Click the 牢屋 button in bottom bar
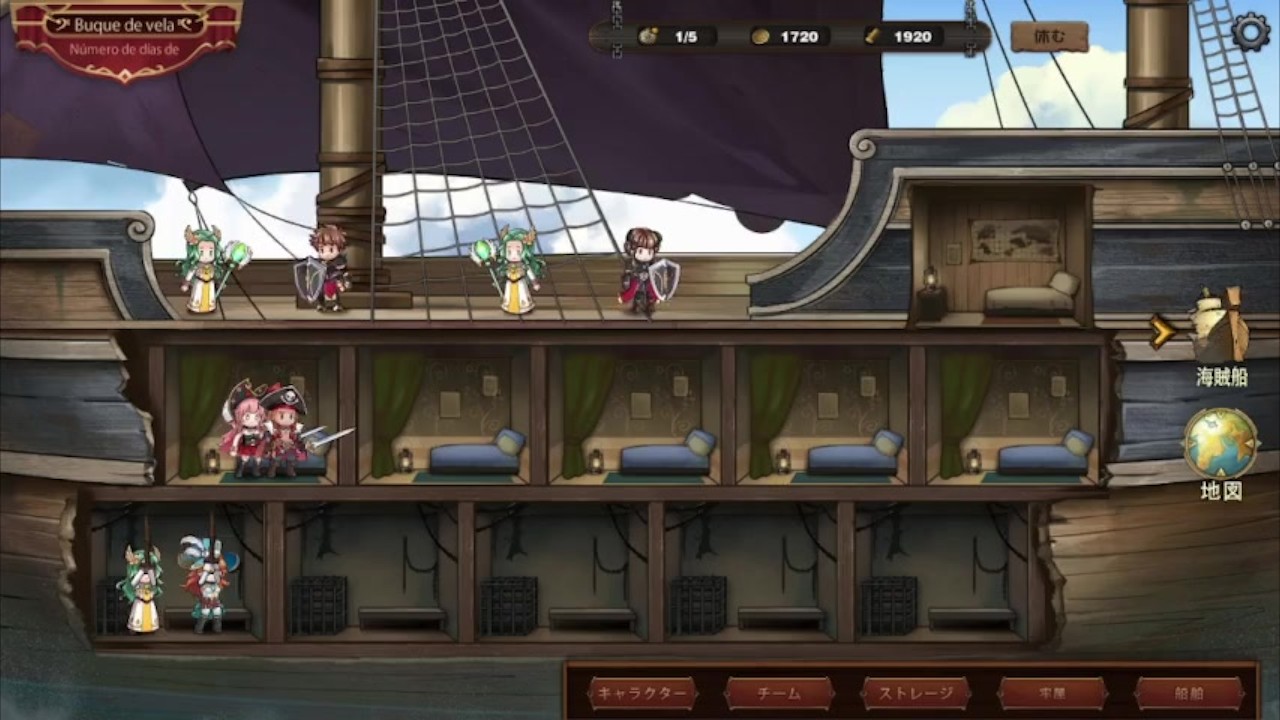The height and width of the screenshot is (720, 1280). [x=1052, y=693]
